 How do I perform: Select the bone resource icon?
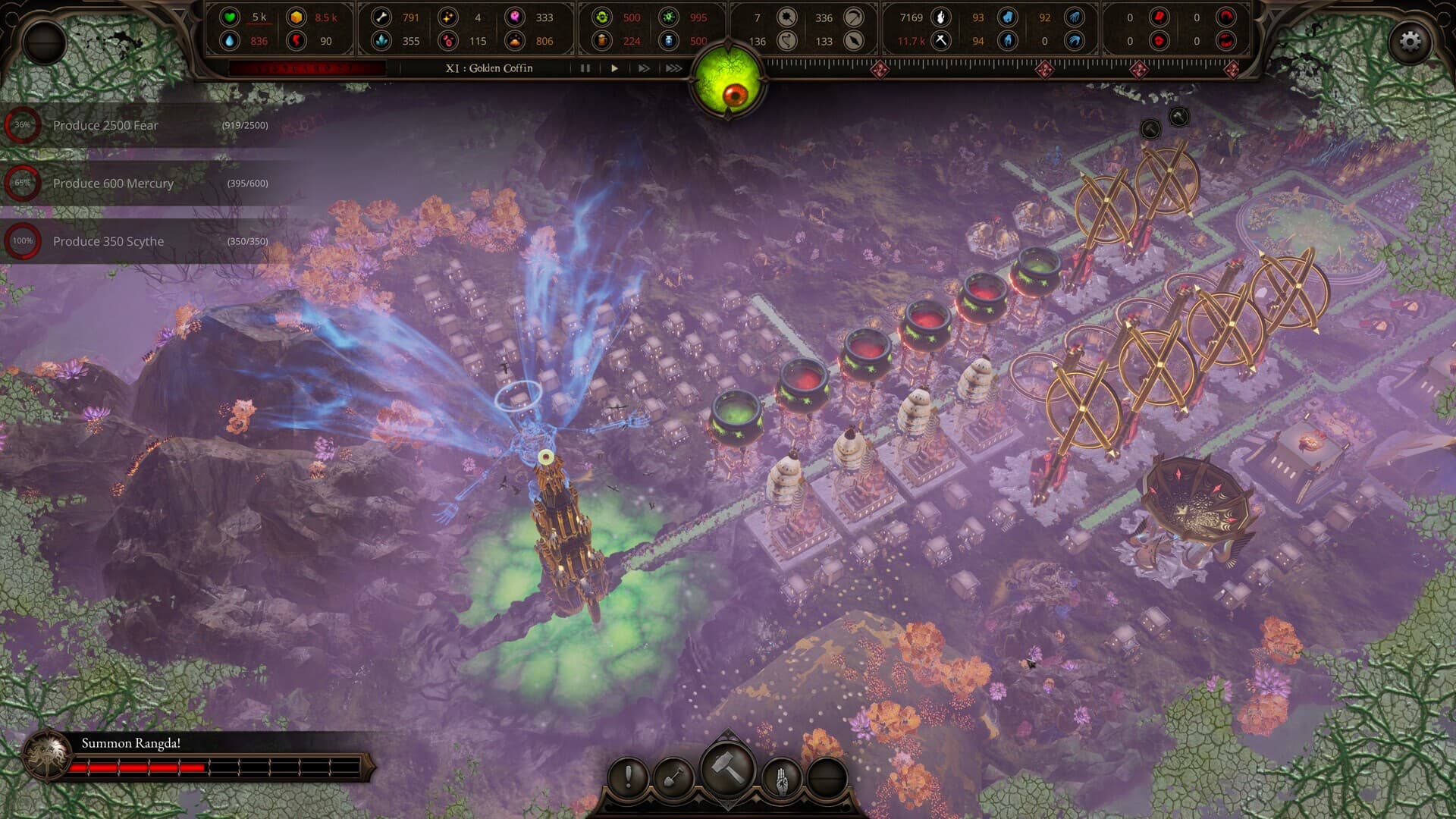tap(381, 17)
